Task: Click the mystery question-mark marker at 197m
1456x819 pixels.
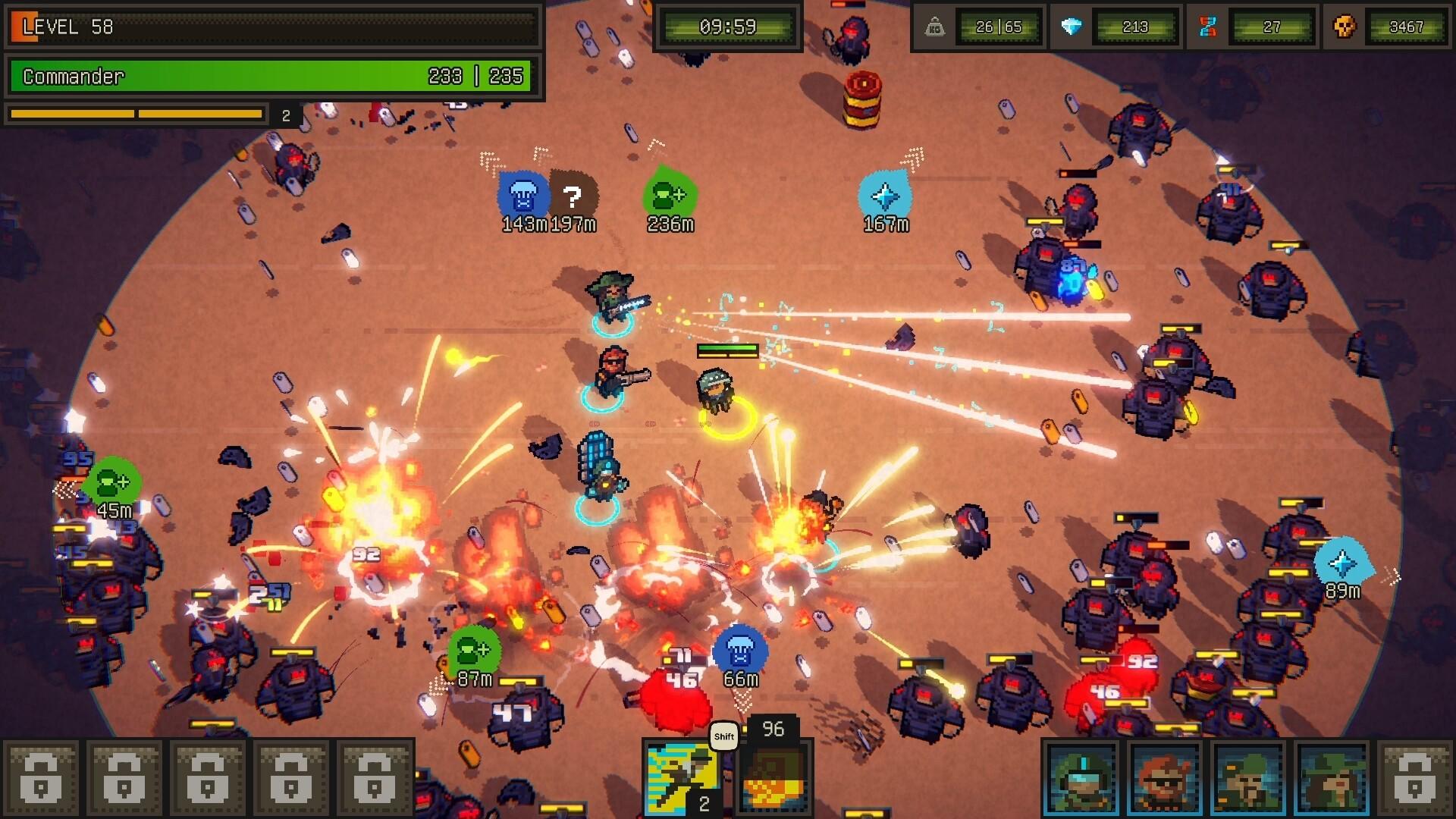Action: [x=573, y=196]
